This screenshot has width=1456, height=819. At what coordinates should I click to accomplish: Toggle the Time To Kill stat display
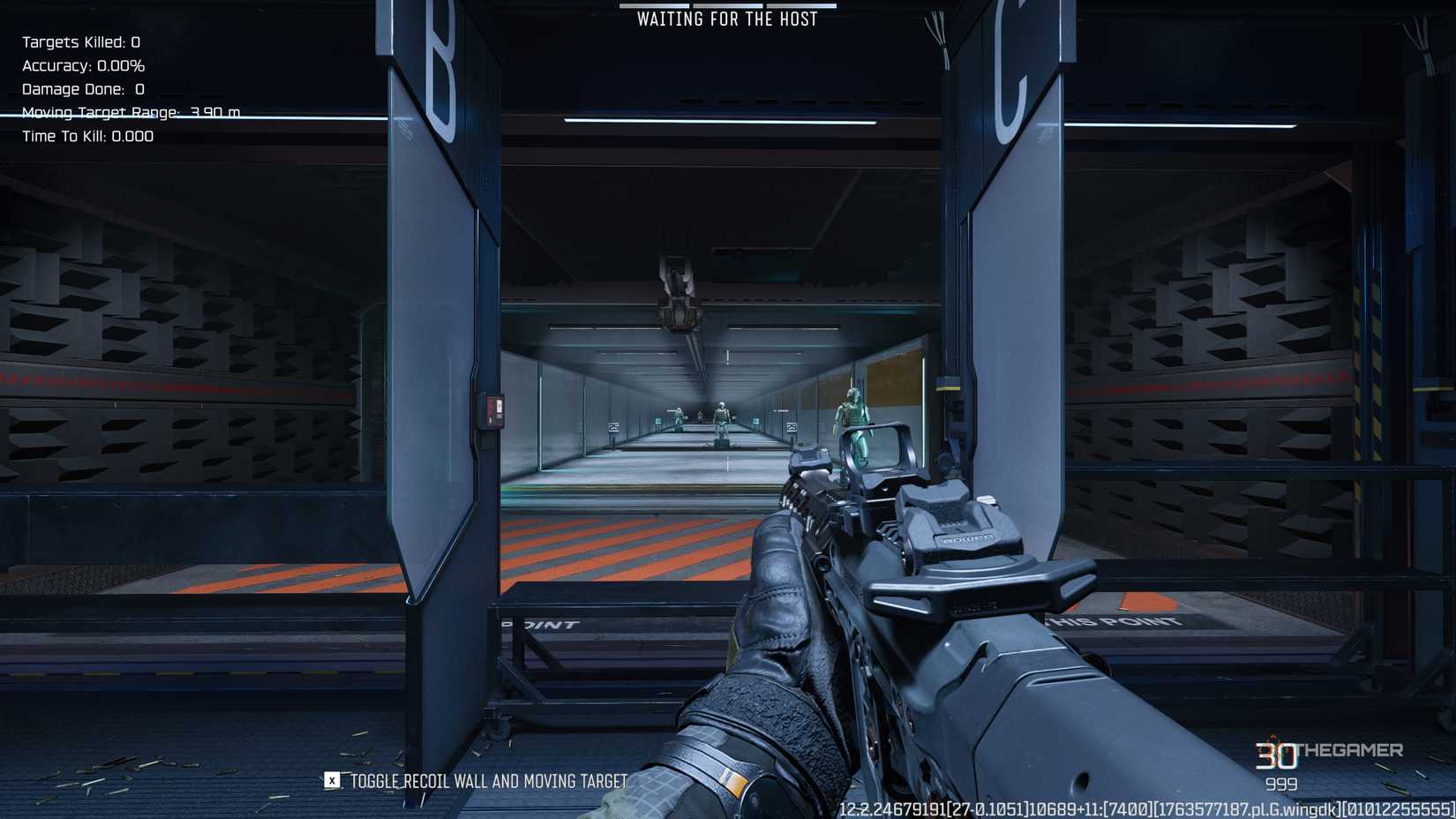tap(86, 136)
